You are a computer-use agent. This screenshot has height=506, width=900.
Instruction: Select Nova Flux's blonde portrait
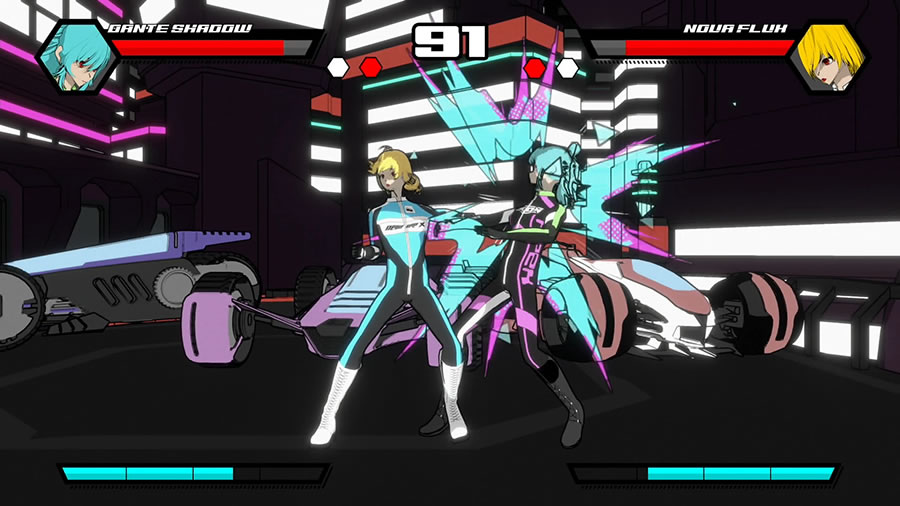click(x=826, y=58)
